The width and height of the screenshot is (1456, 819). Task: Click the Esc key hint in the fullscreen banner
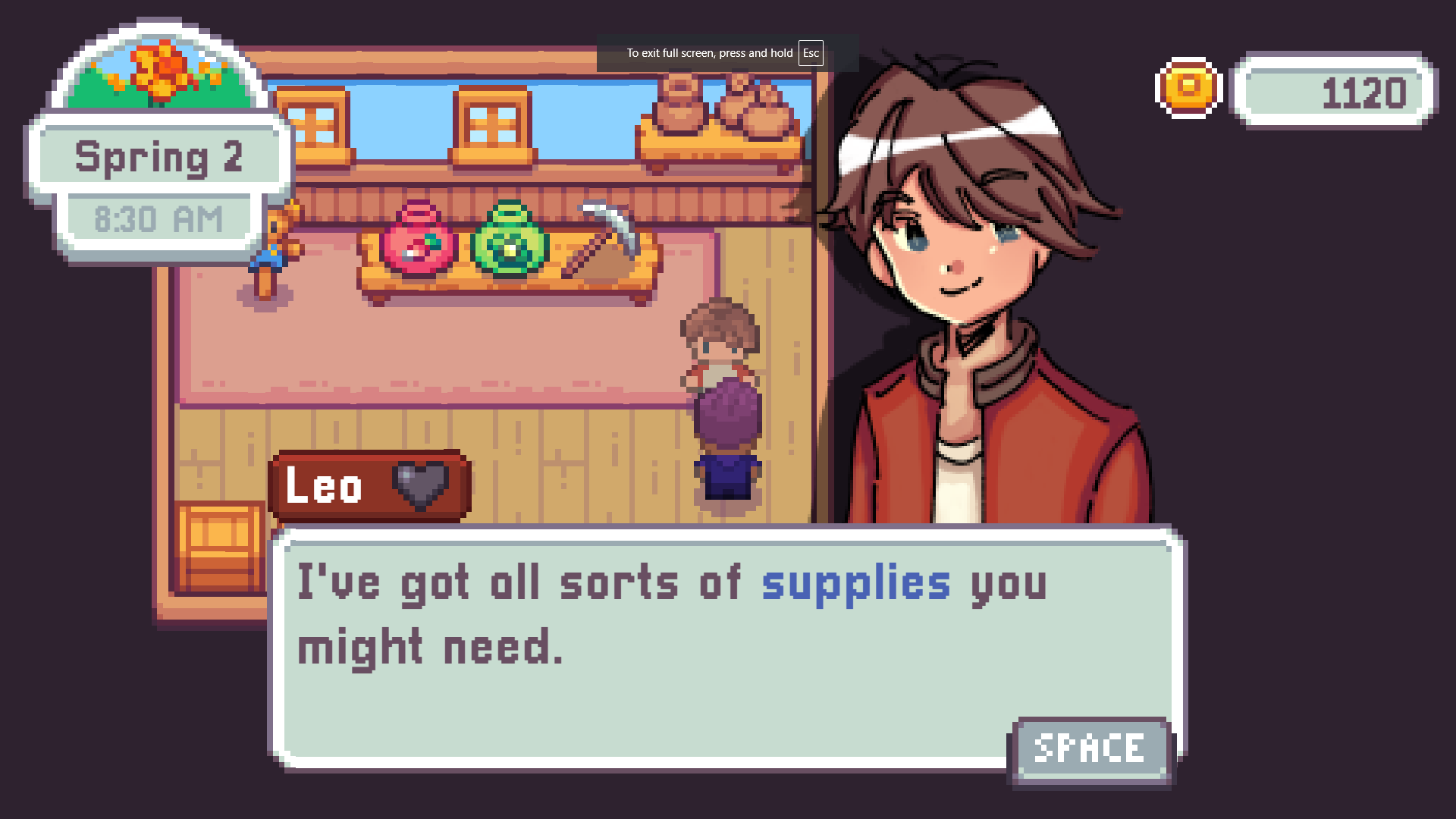coord(811,54)
